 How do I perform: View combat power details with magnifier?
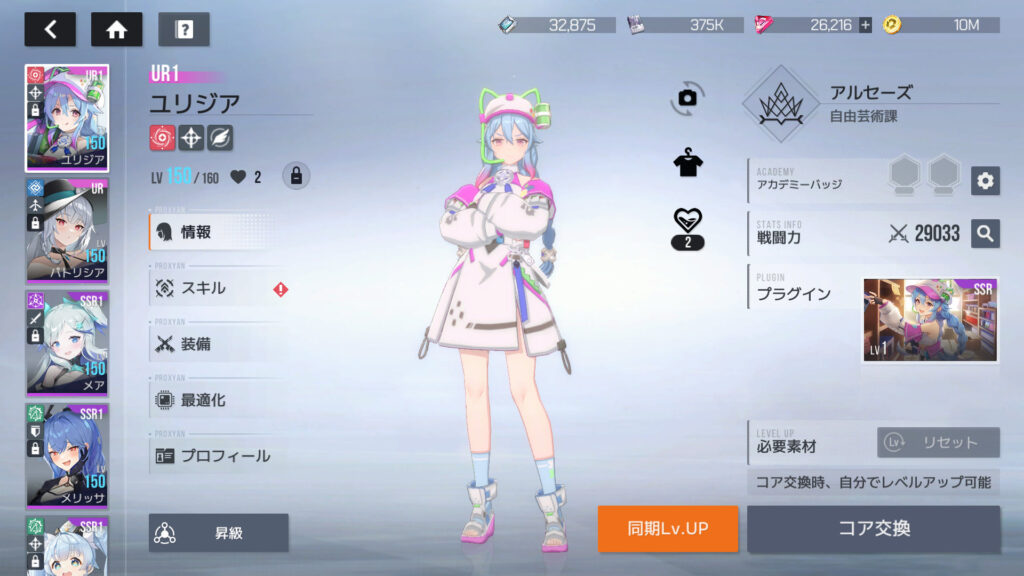pos(985,233)
